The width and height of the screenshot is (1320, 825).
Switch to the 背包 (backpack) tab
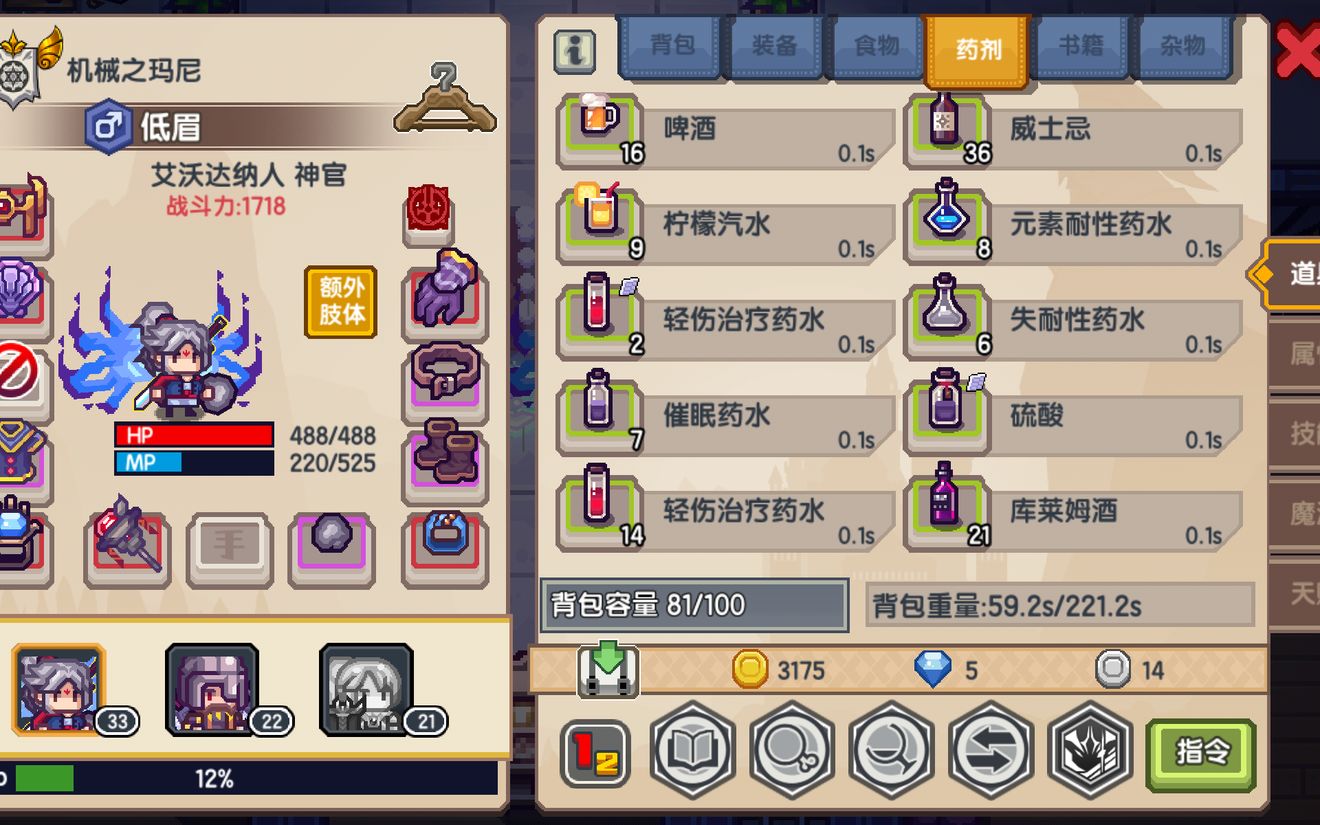[670, 45]
